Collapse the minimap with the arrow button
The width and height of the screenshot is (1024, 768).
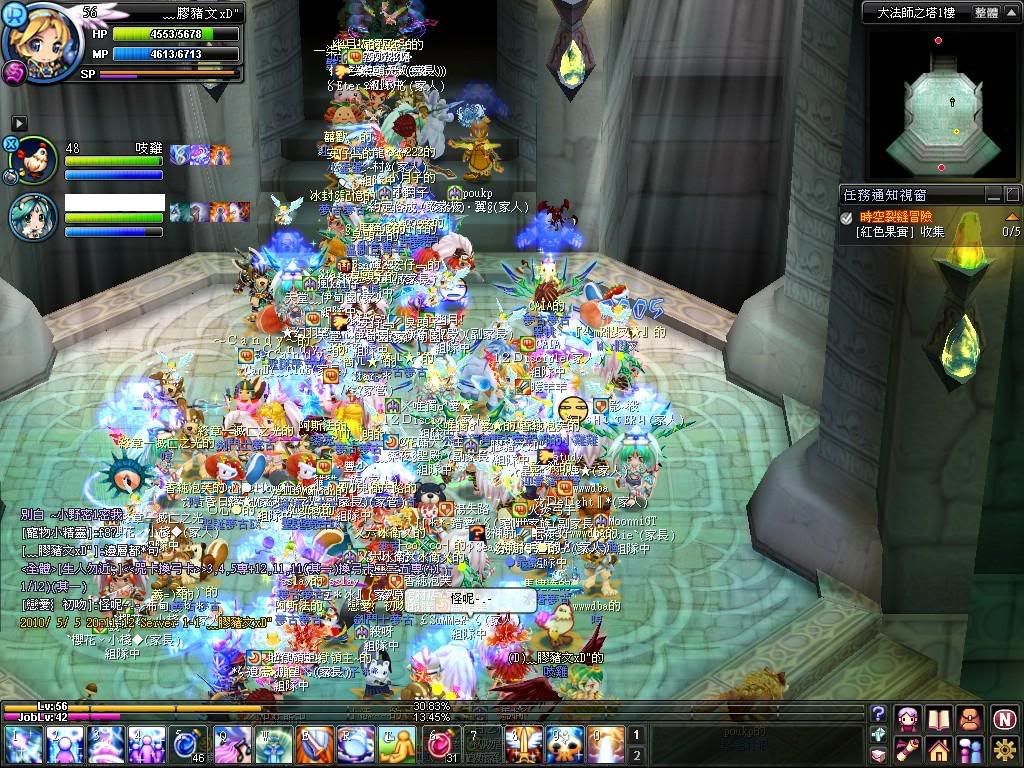tap(1013, 12)
